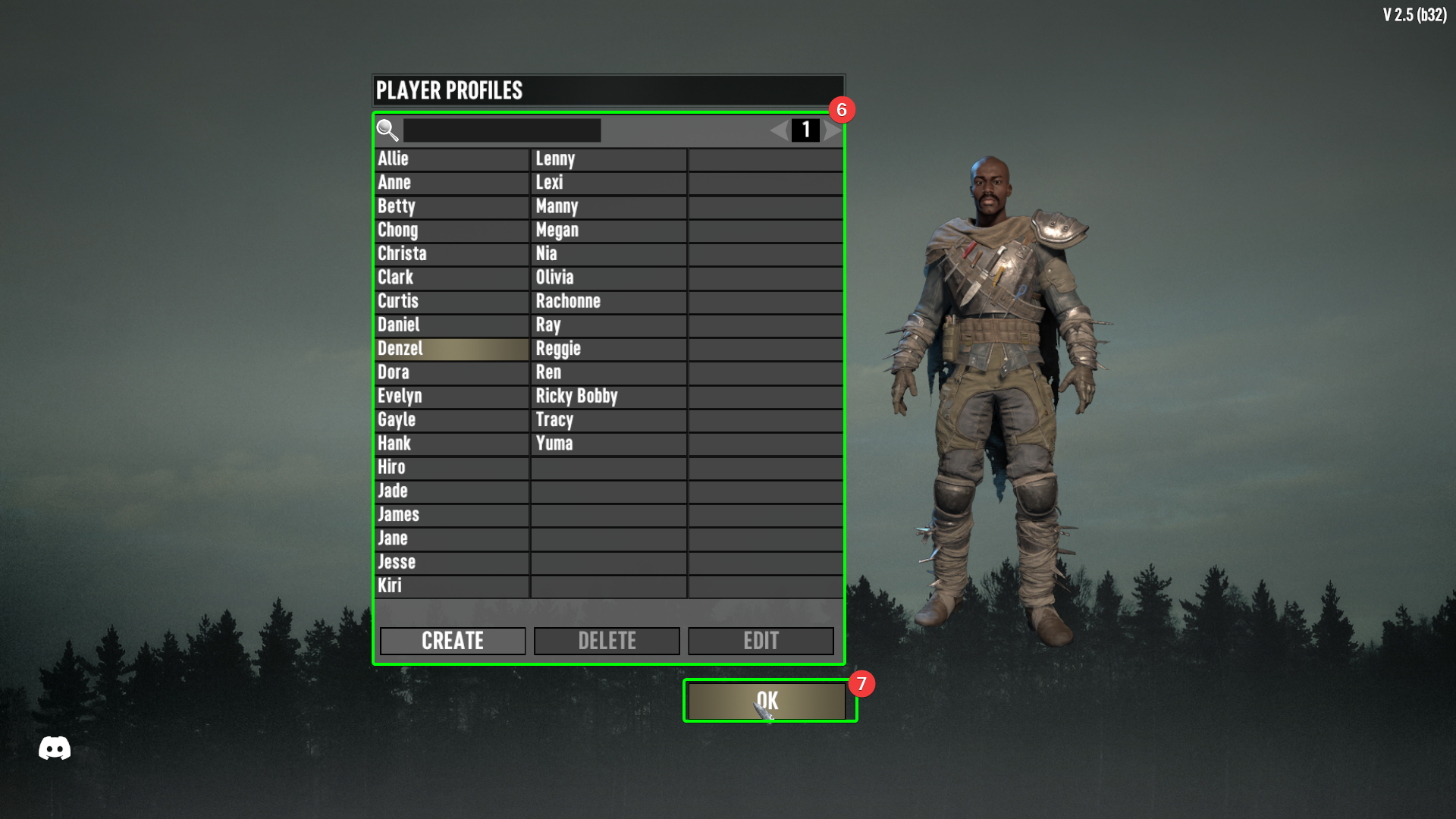This screenshot has width=1456, height=819.
Task: Select the Chong profile
Action: tap(450, 230)
